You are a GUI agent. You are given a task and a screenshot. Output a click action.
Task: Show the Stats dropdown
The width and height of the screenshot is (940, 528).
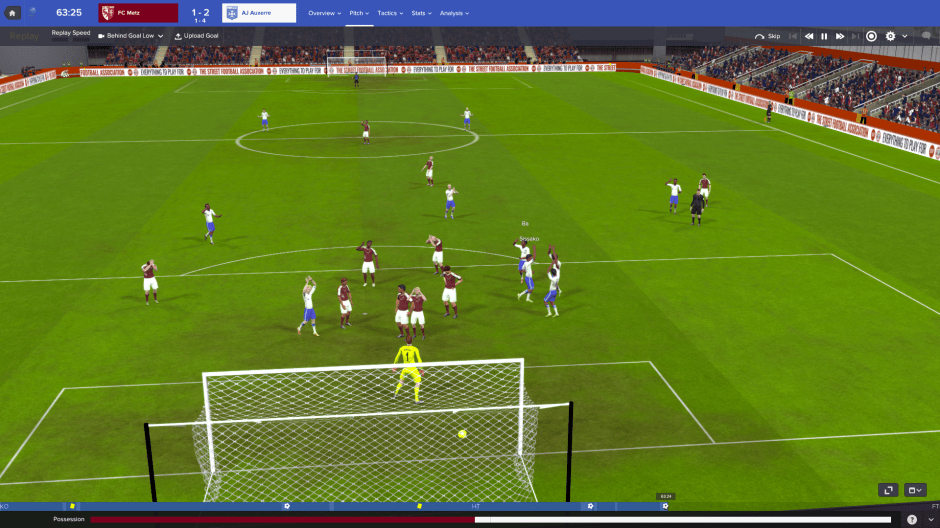pos(421,13)
